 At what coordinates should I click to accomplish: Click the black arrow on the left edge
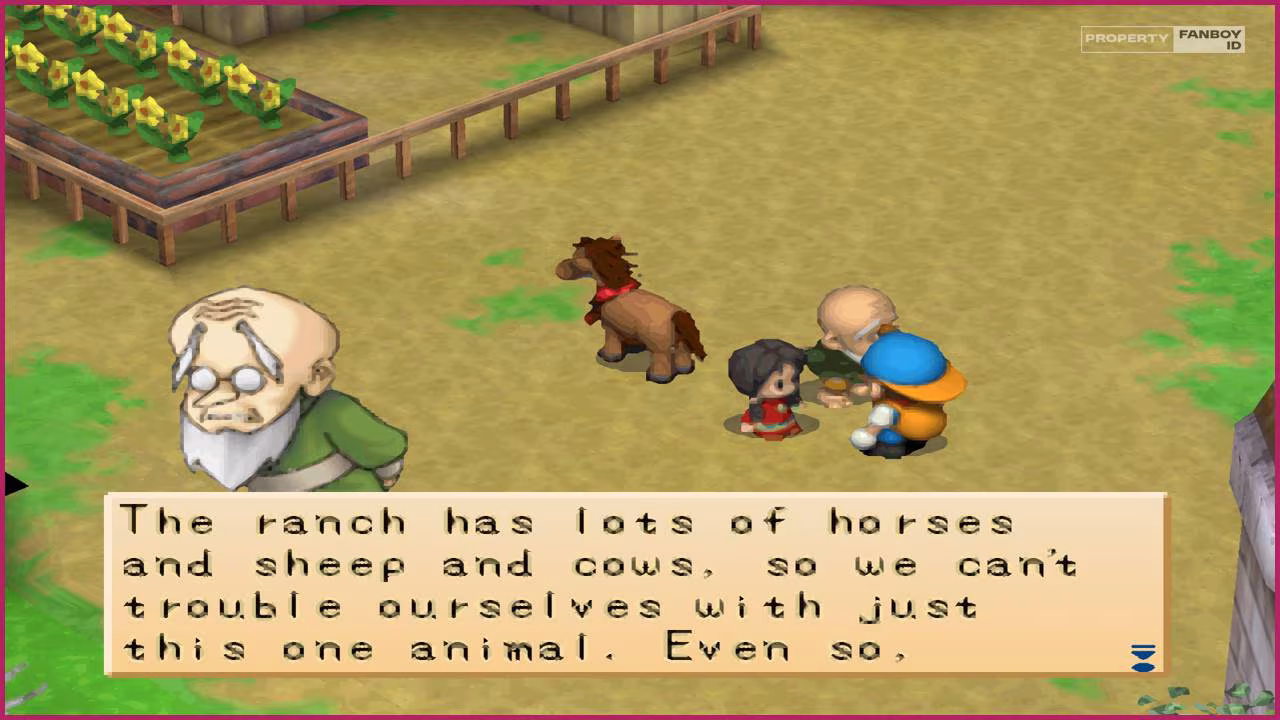coord(14,483)
